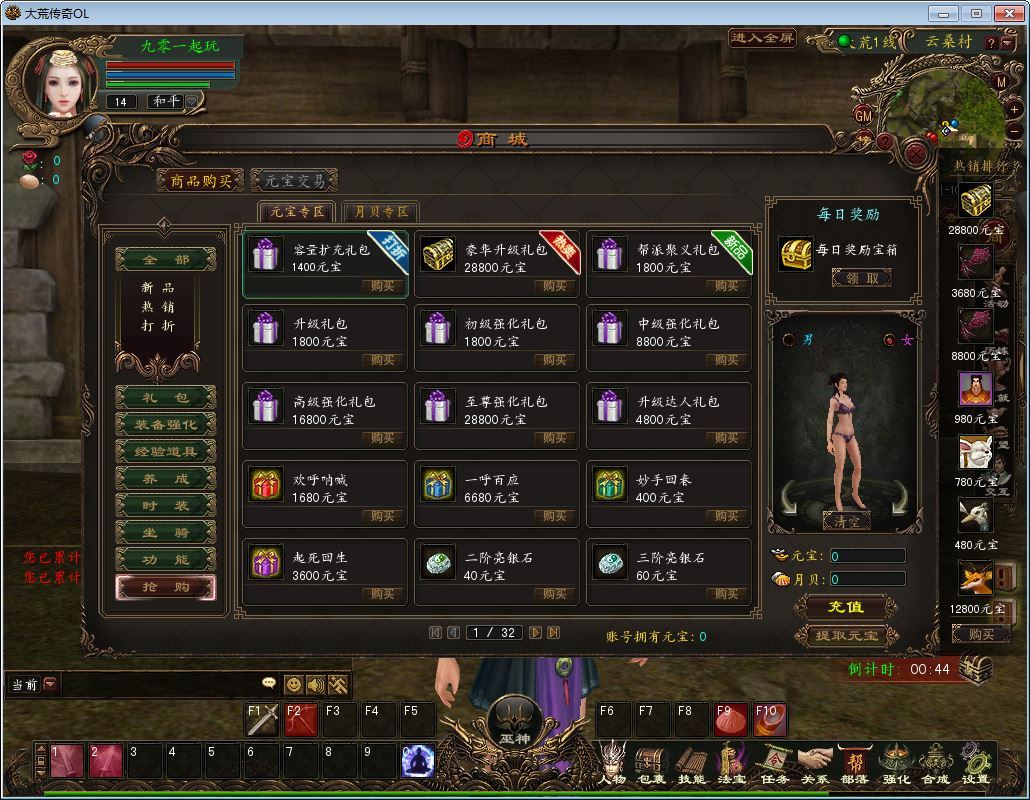Go to the next shop page
1030x800 pixels.
(536, 633)
